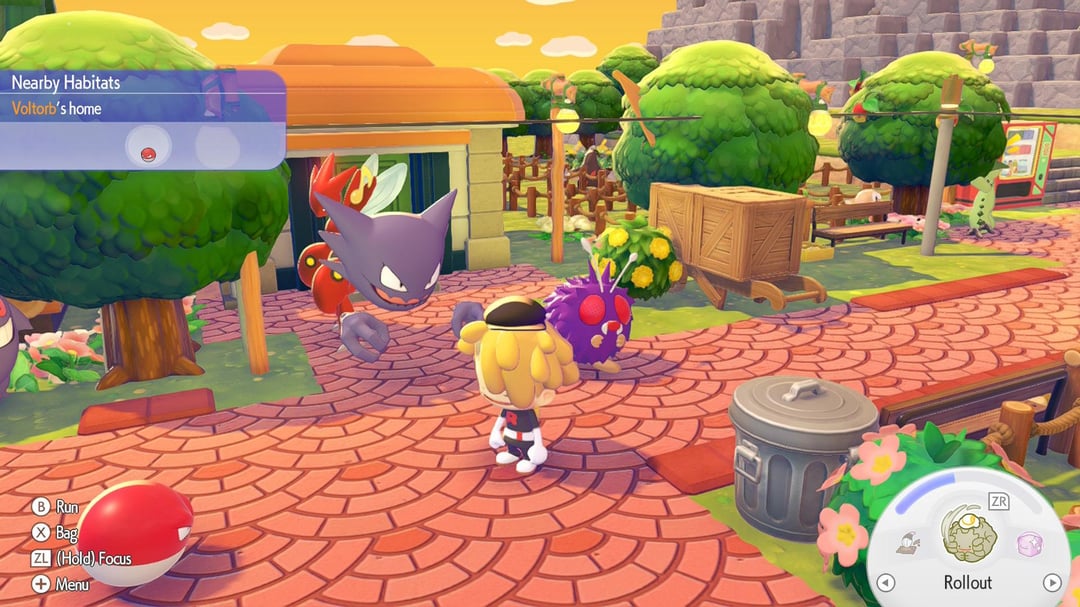Click the right arrow beside Rollout
The width and height of the screenshot is (1080, 607).
(x=1051, y=582)
